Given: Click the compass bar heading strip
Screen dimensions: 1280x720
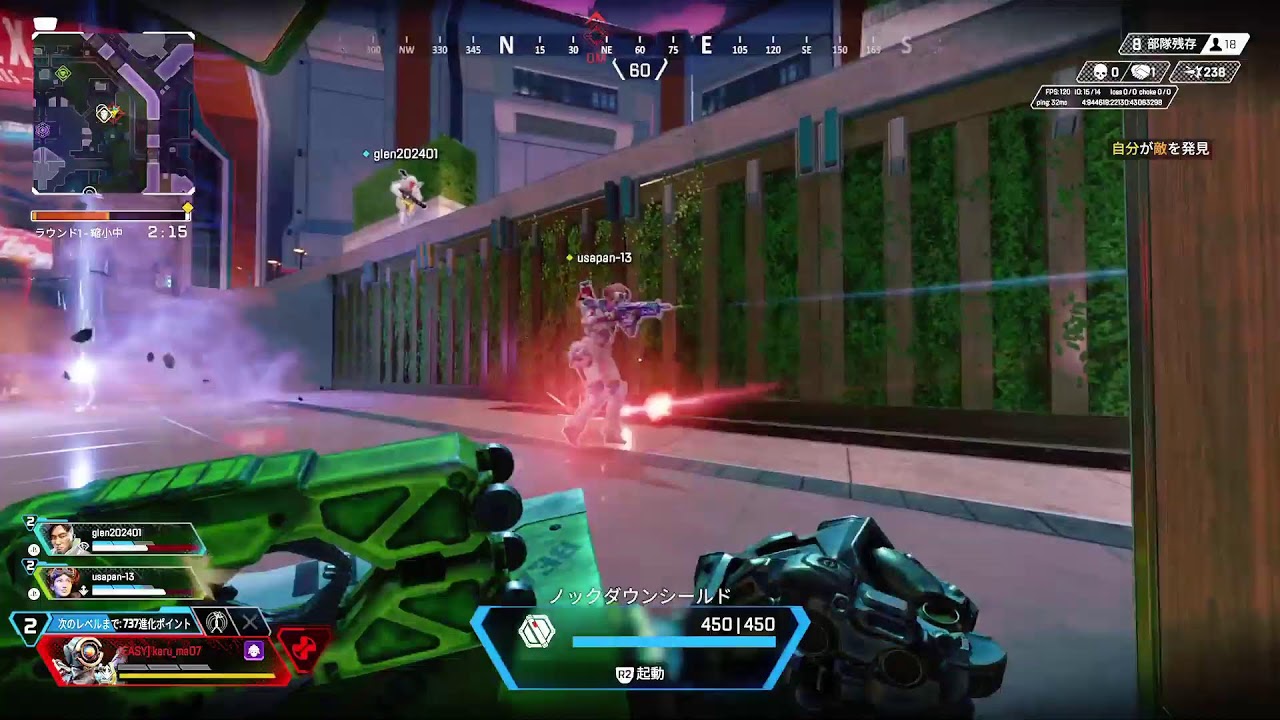Looking at the screenshot, I should click(x=640, y=46).
